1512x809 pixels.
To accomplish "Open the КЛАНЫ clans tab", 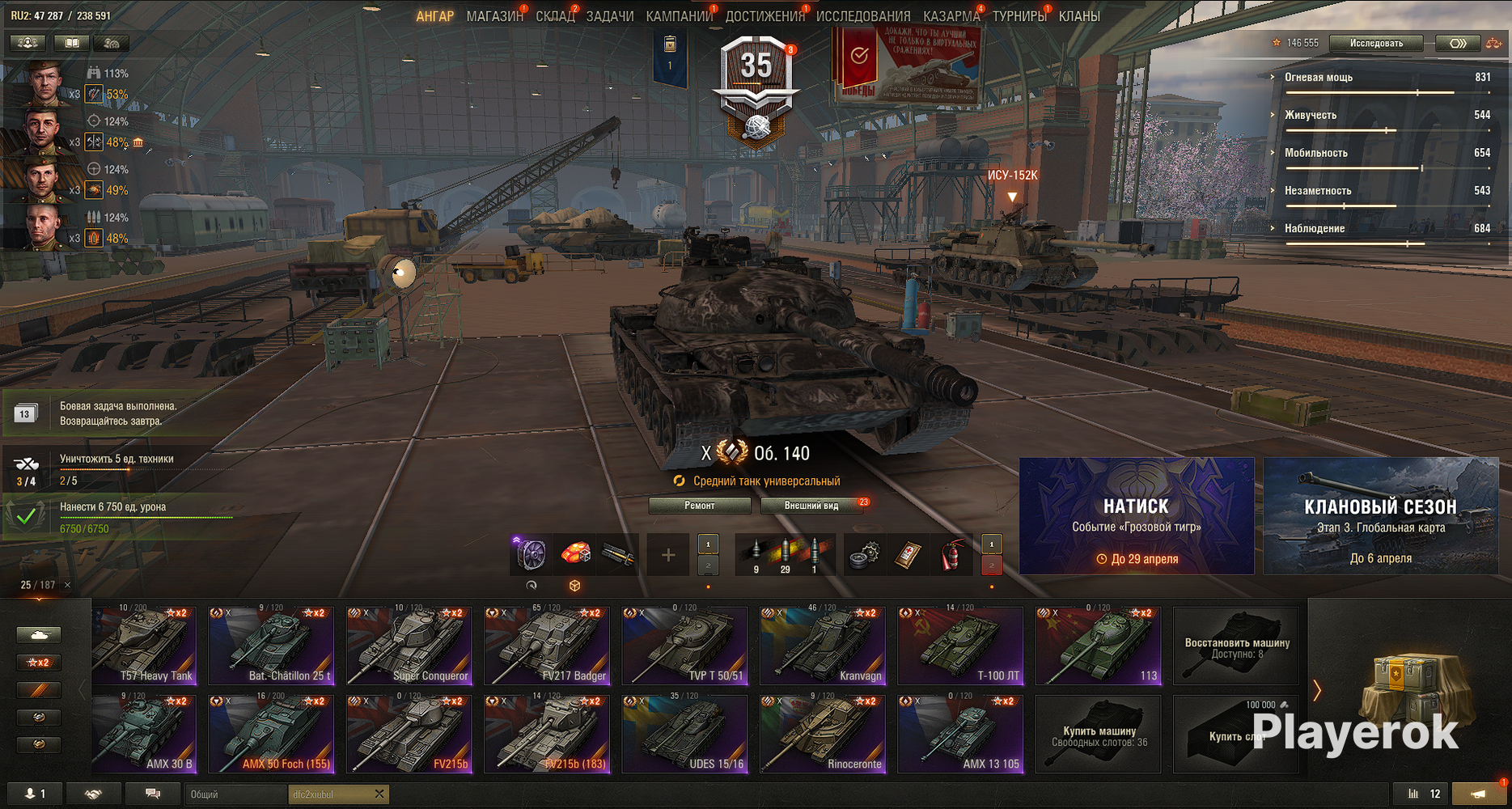I will coord(1078,16).
